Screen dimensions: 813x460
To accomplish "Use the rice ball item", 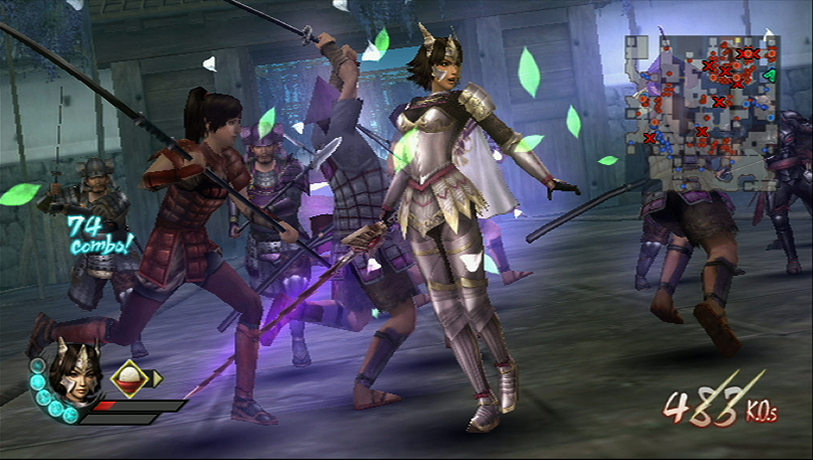I will pos(129,378).
